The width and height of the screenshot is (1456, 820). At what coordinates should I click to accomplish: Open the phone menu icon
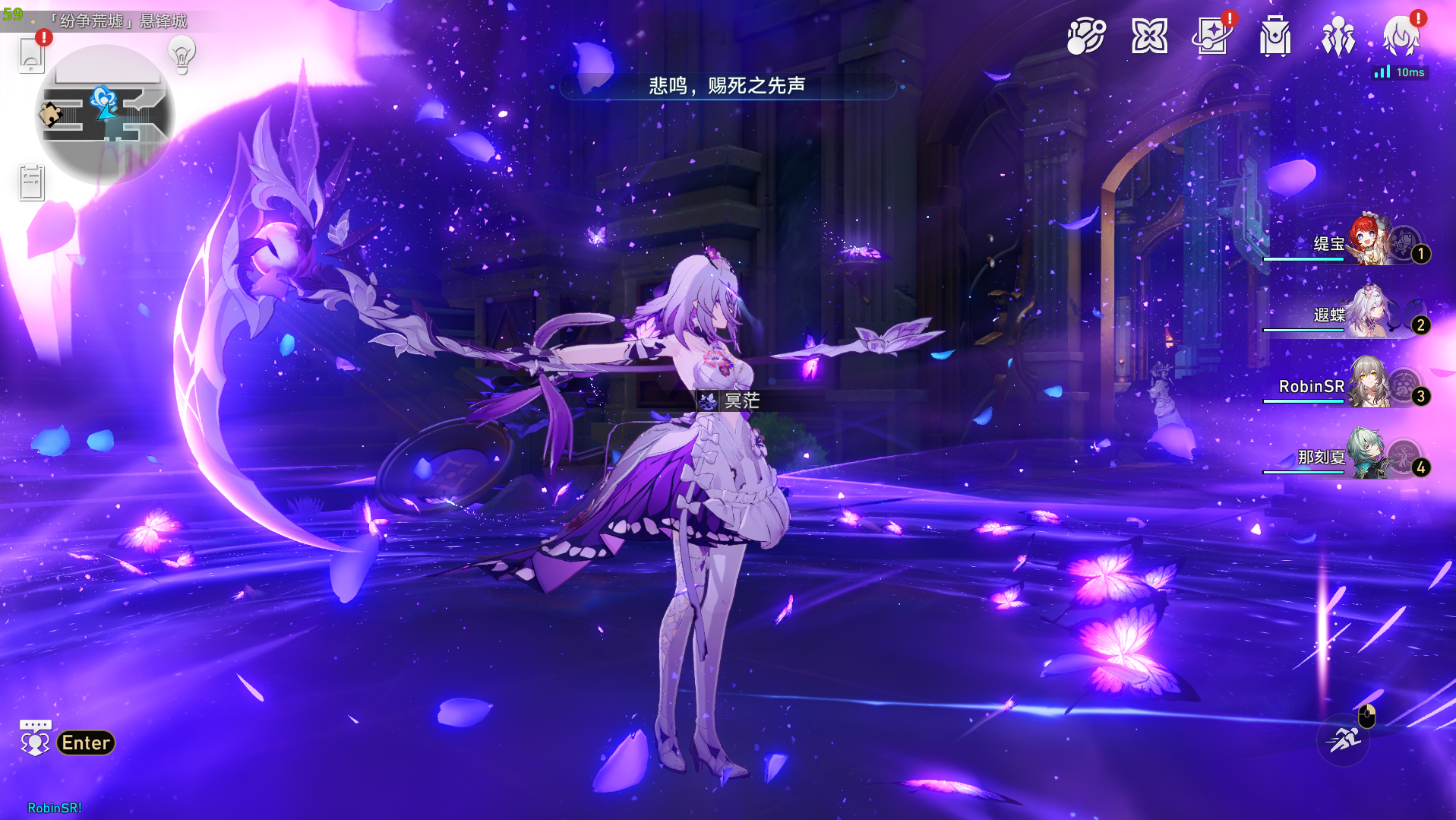31,54
